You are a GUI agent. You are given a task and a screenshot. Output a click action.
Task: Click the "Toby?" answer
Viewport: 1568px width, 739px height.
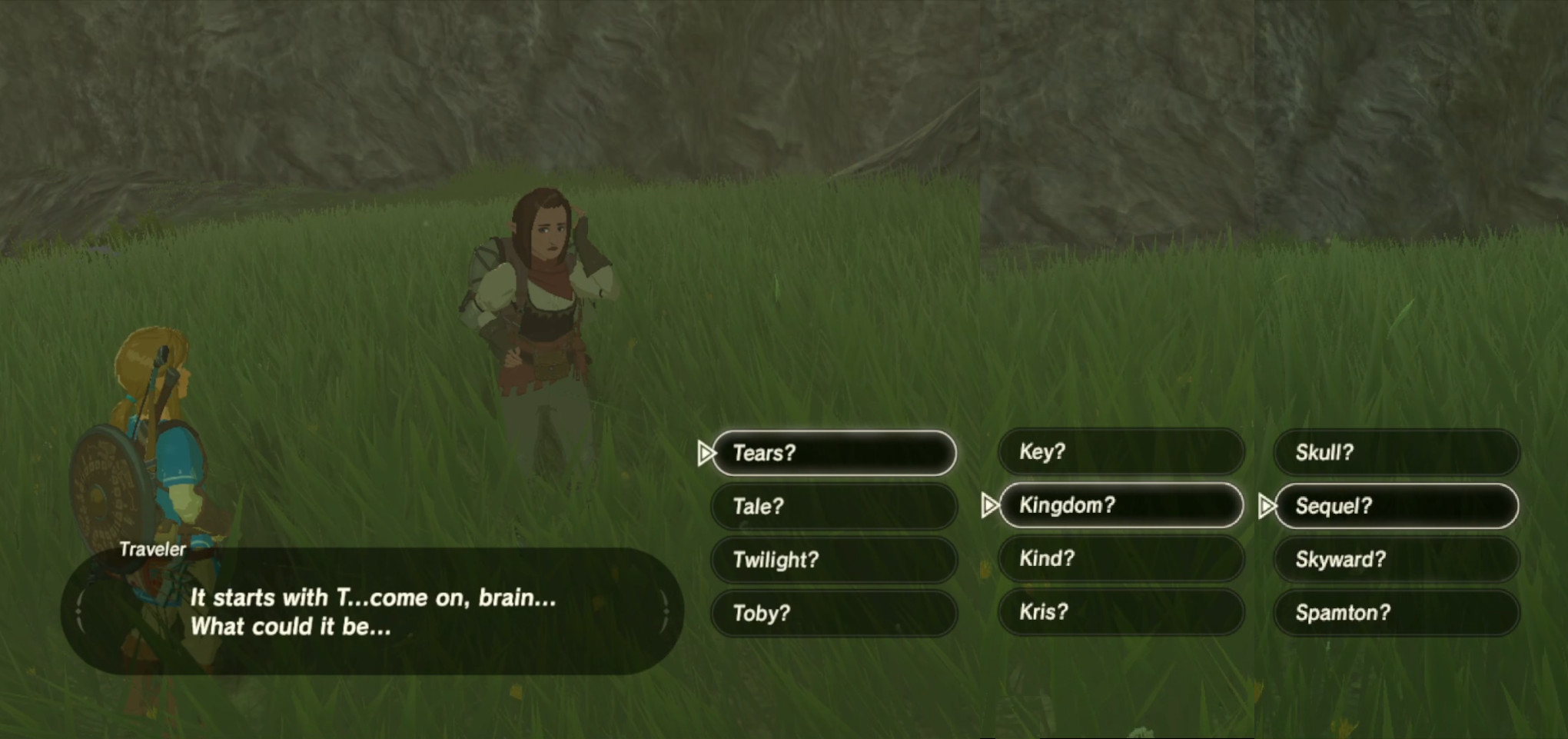click(x=832, y=613)
